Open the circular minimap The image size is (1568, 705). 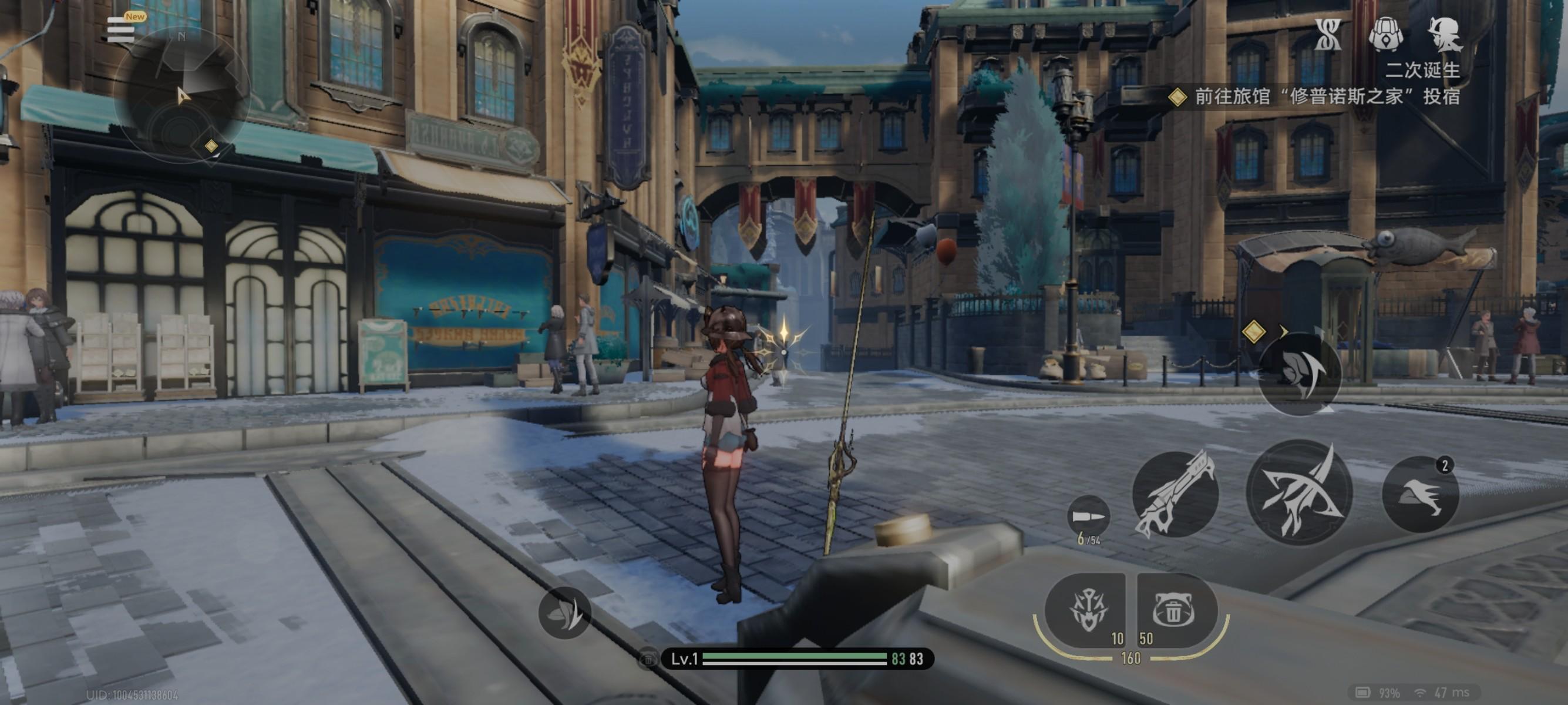point(181,96)
